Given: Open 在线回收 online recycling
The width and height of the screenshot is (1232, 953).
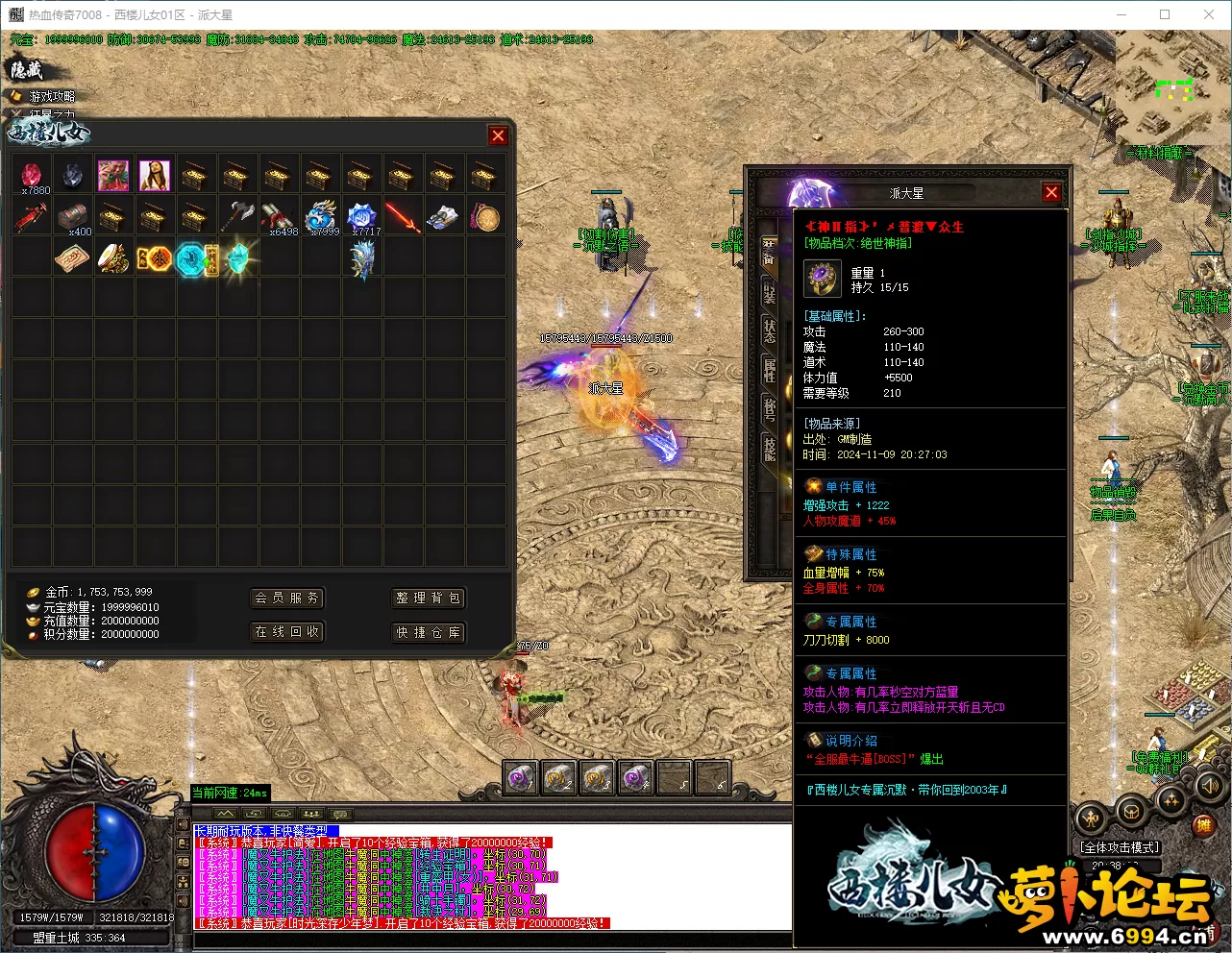Looking at the screenshot, I should pos(285,631).
